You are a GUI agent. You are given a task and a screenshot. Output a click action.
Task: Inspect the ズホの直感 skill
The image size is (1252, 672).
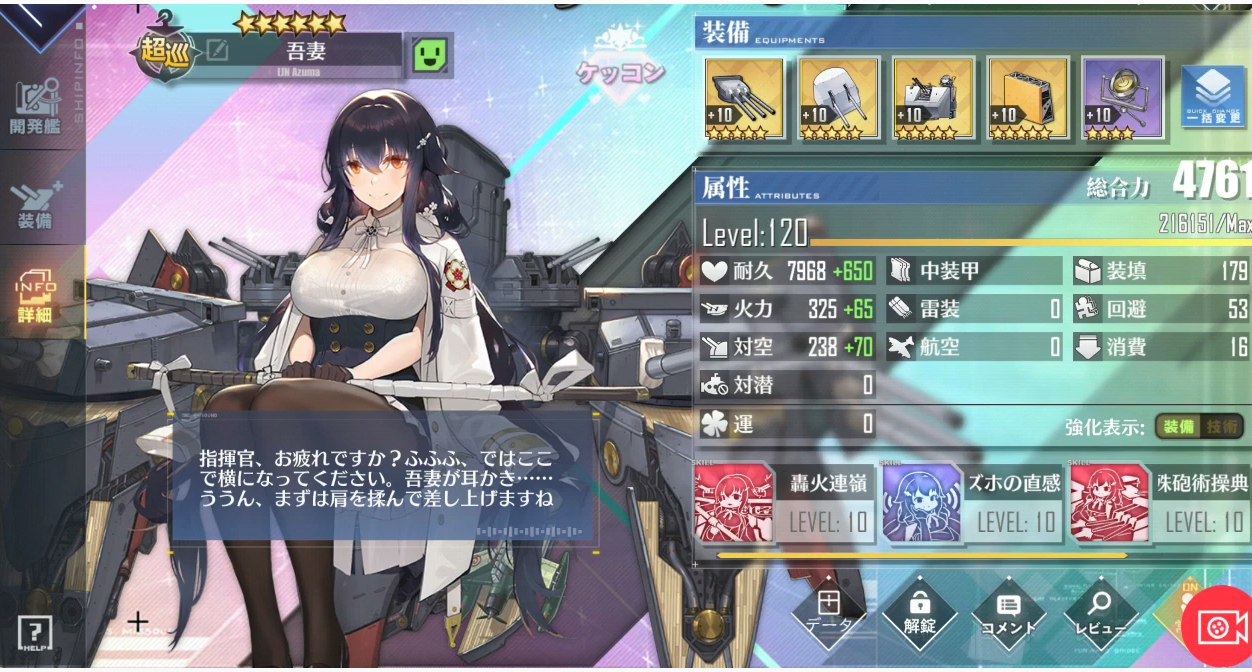coord(973,503)
